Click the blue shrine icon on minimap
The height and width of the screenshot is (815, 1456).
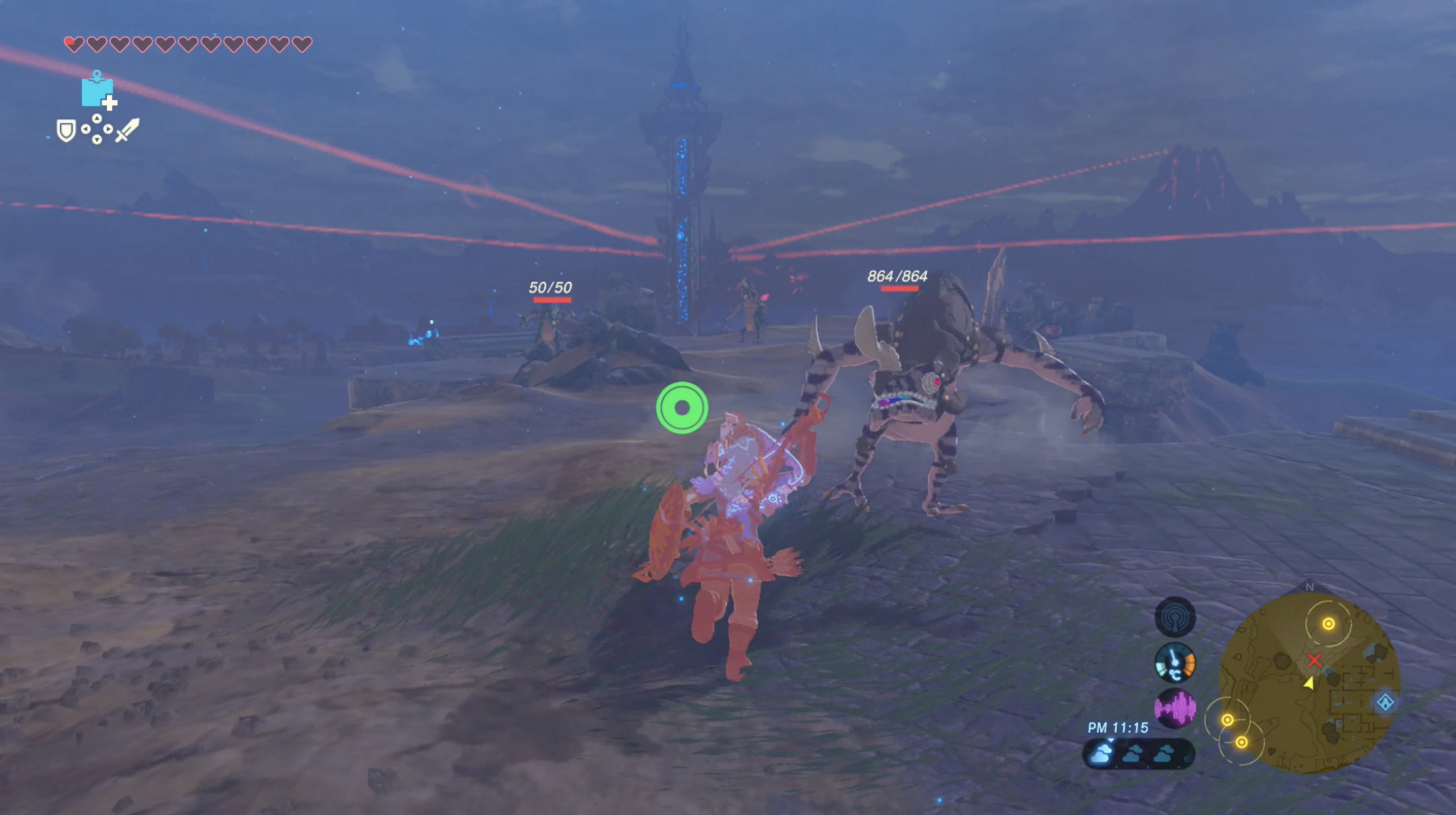(x=1385, y=702)
